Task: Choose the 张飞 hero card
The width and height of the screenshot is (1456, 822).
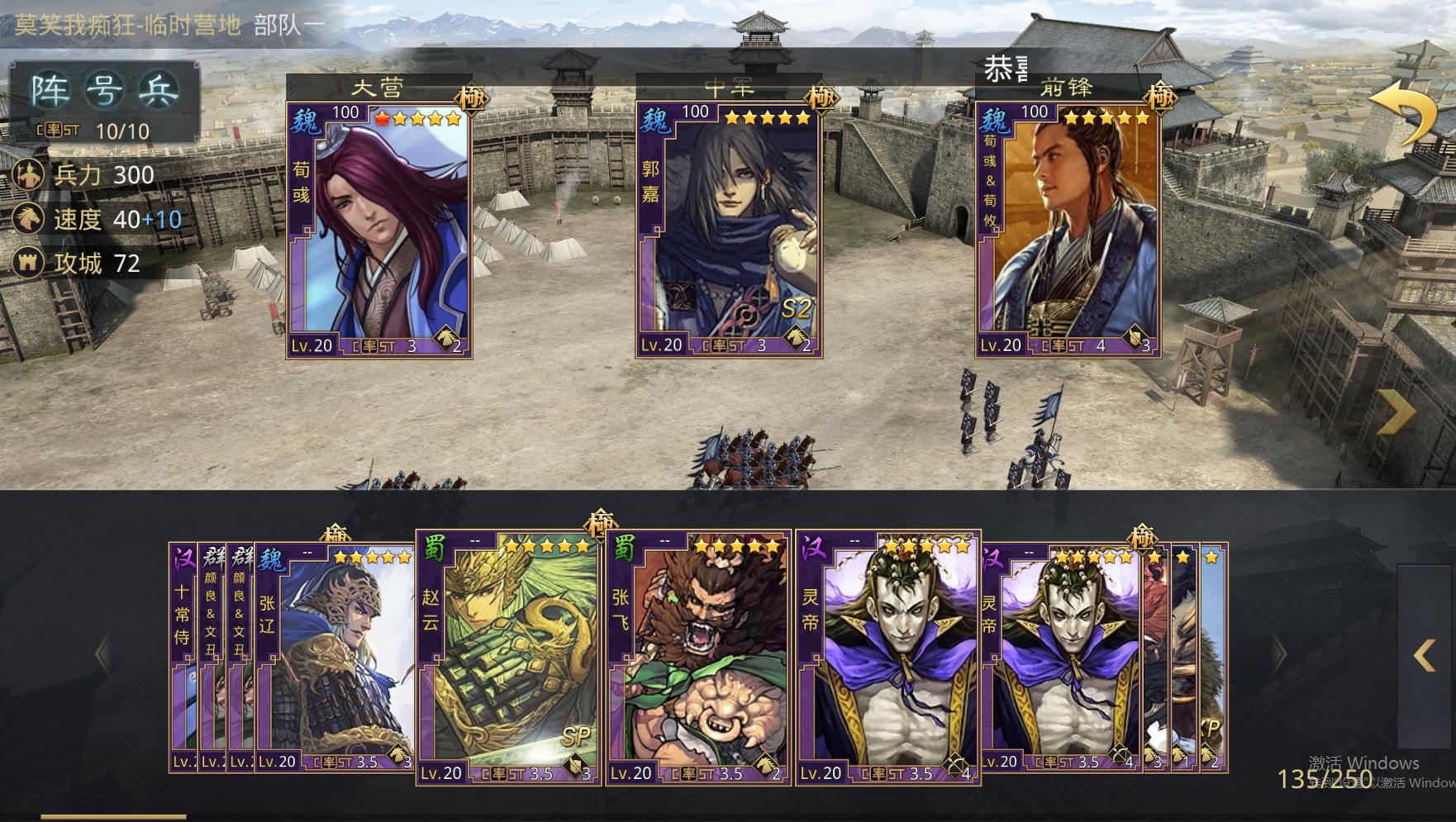Action: (698, 657)
